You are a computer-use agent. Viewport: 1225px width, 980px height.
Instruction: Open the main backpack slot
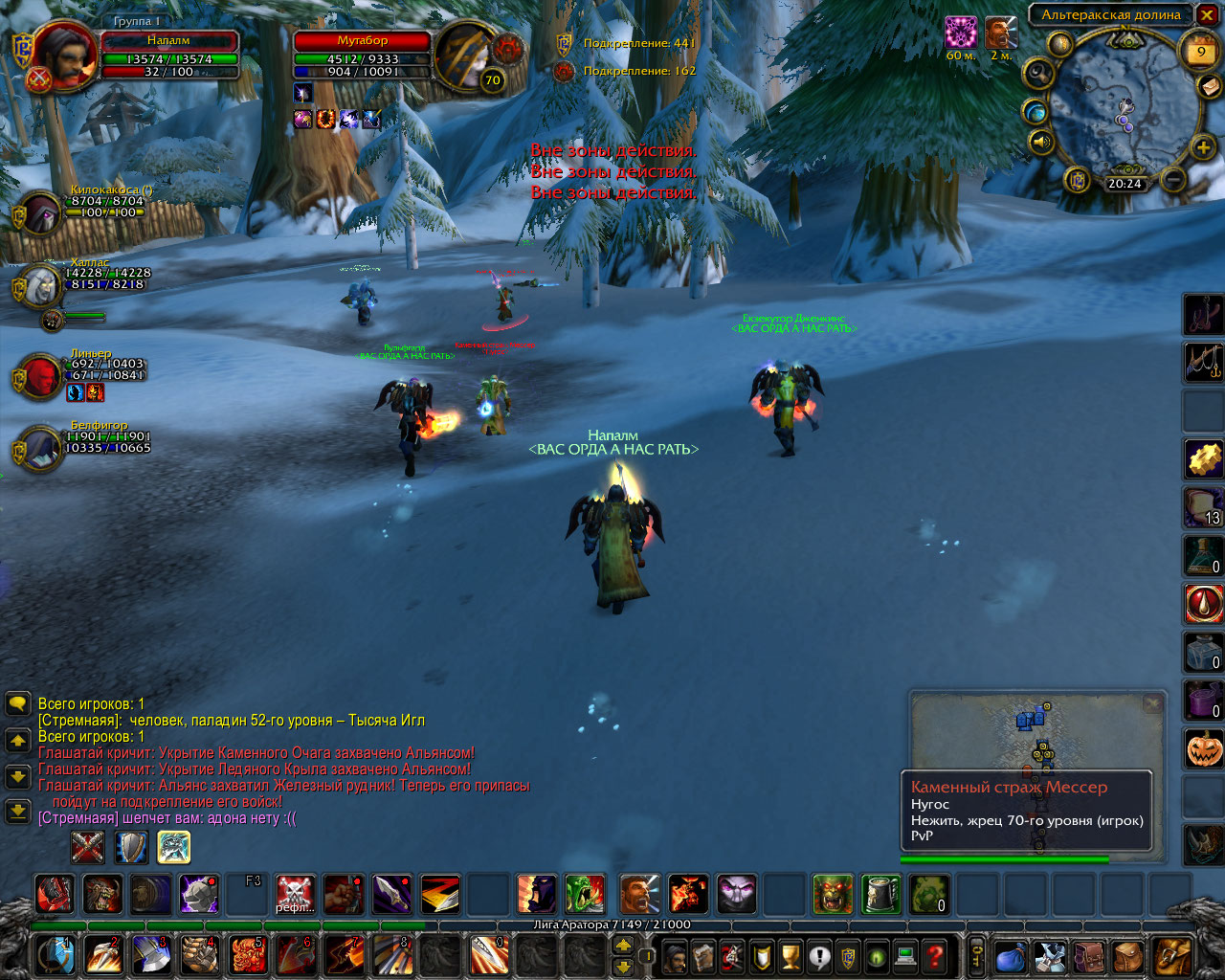tap(1170, 956)
